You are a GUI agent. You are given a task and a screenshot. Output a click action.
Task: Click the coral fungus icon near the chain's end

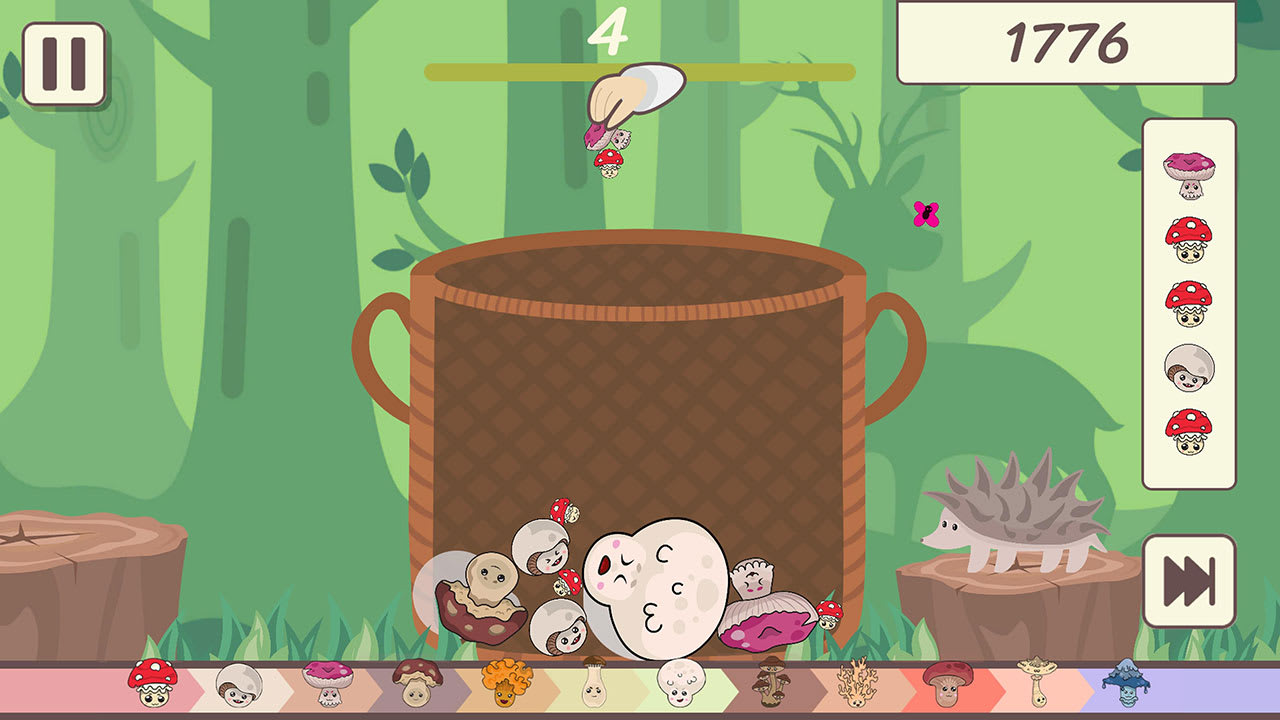(x=858, y=685)
